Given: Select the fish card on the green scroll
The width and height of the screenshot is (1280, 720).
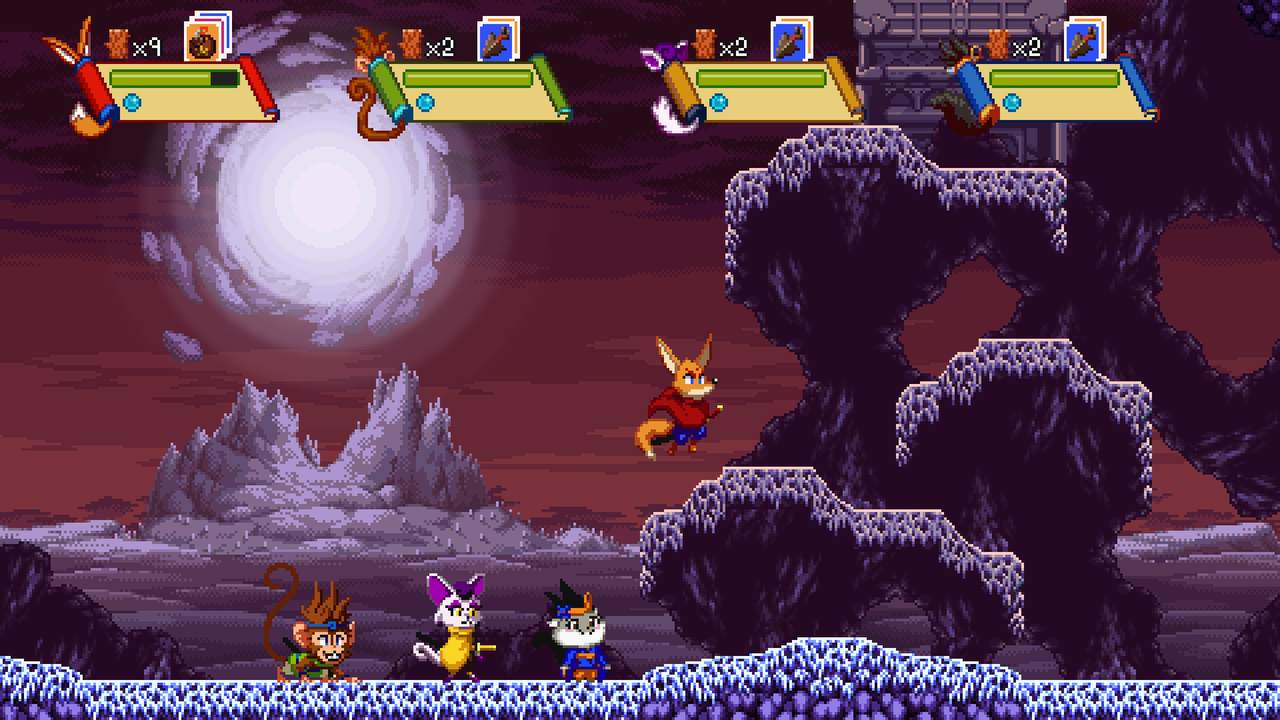Looking at the screenshot, I should 497,42.
